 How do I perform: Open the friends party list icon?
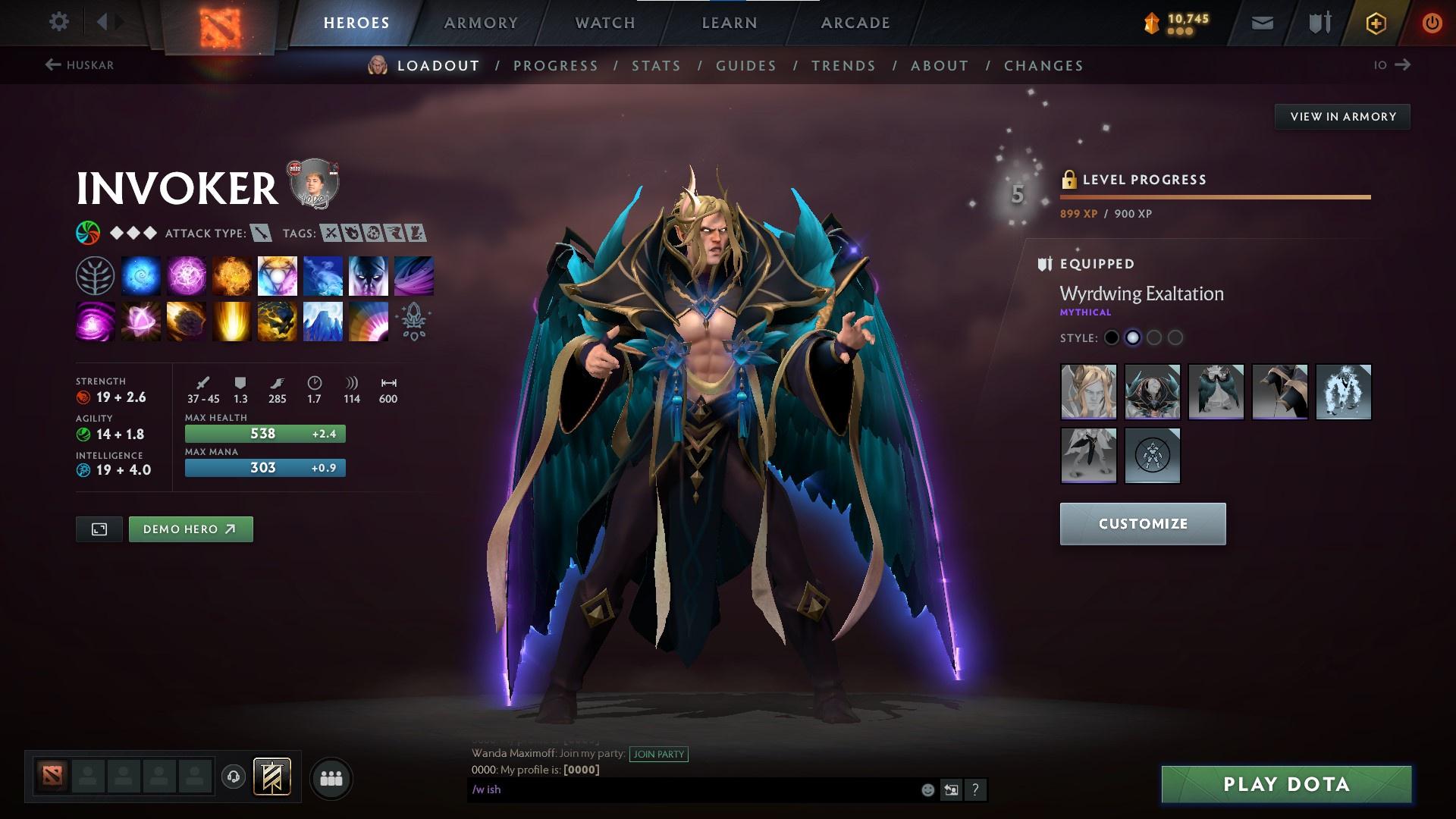click(x=331, y=777)
